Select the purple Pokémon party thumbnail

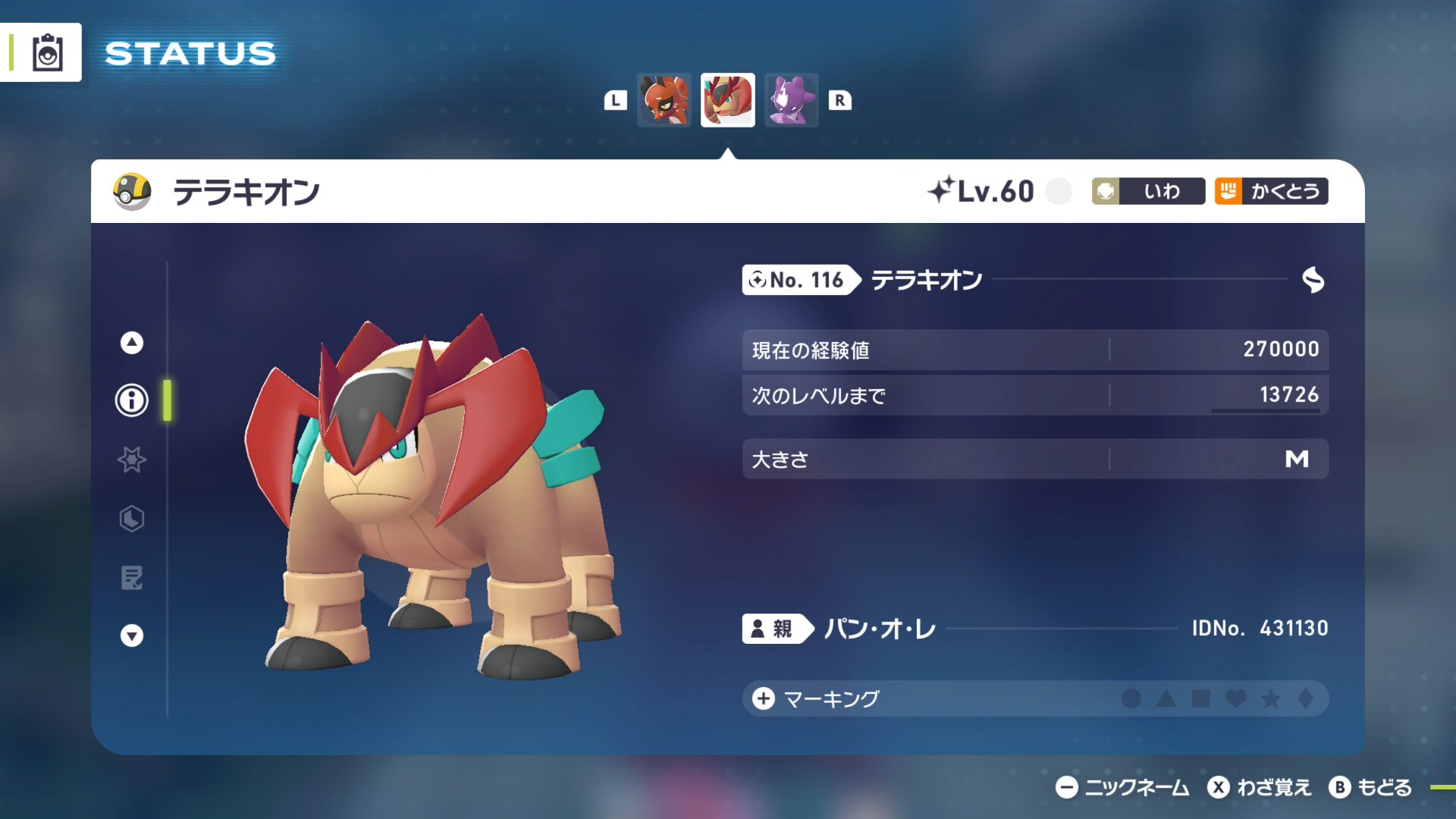point(791,100)
